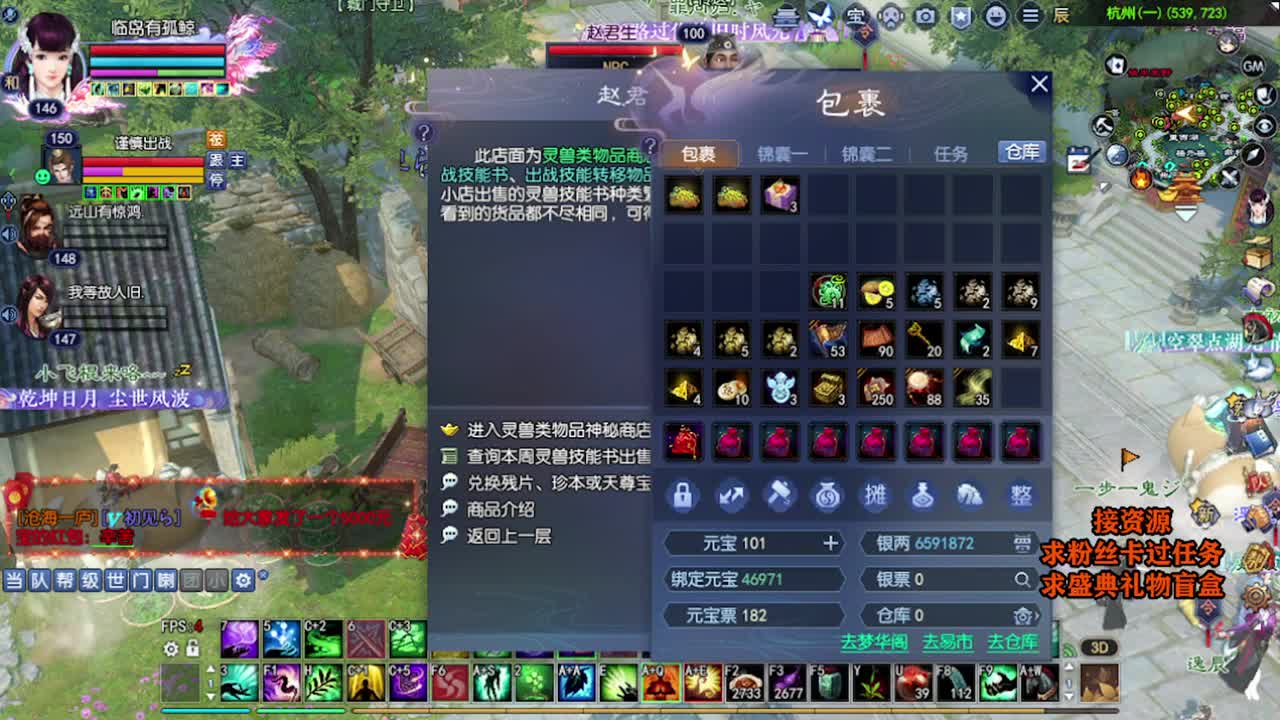The image size is (1280, 720).
Task: Tidy the inventory using the 整 sort icon
Action: coord(1020,495)
